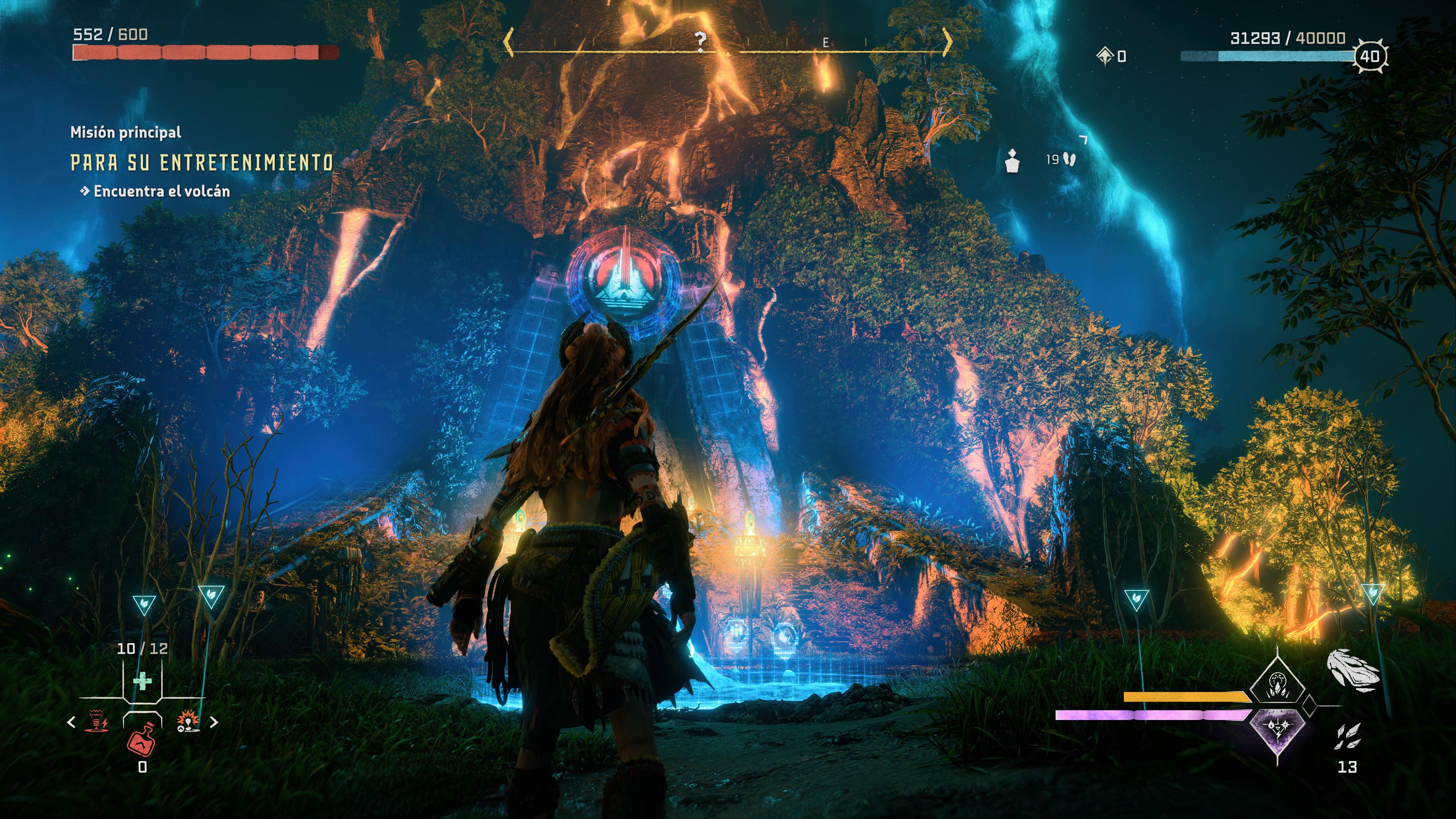The width and height of the screenshot is (1456, 819).
Task: Click the white mount call icon
Action: [x=1353, y=671]
